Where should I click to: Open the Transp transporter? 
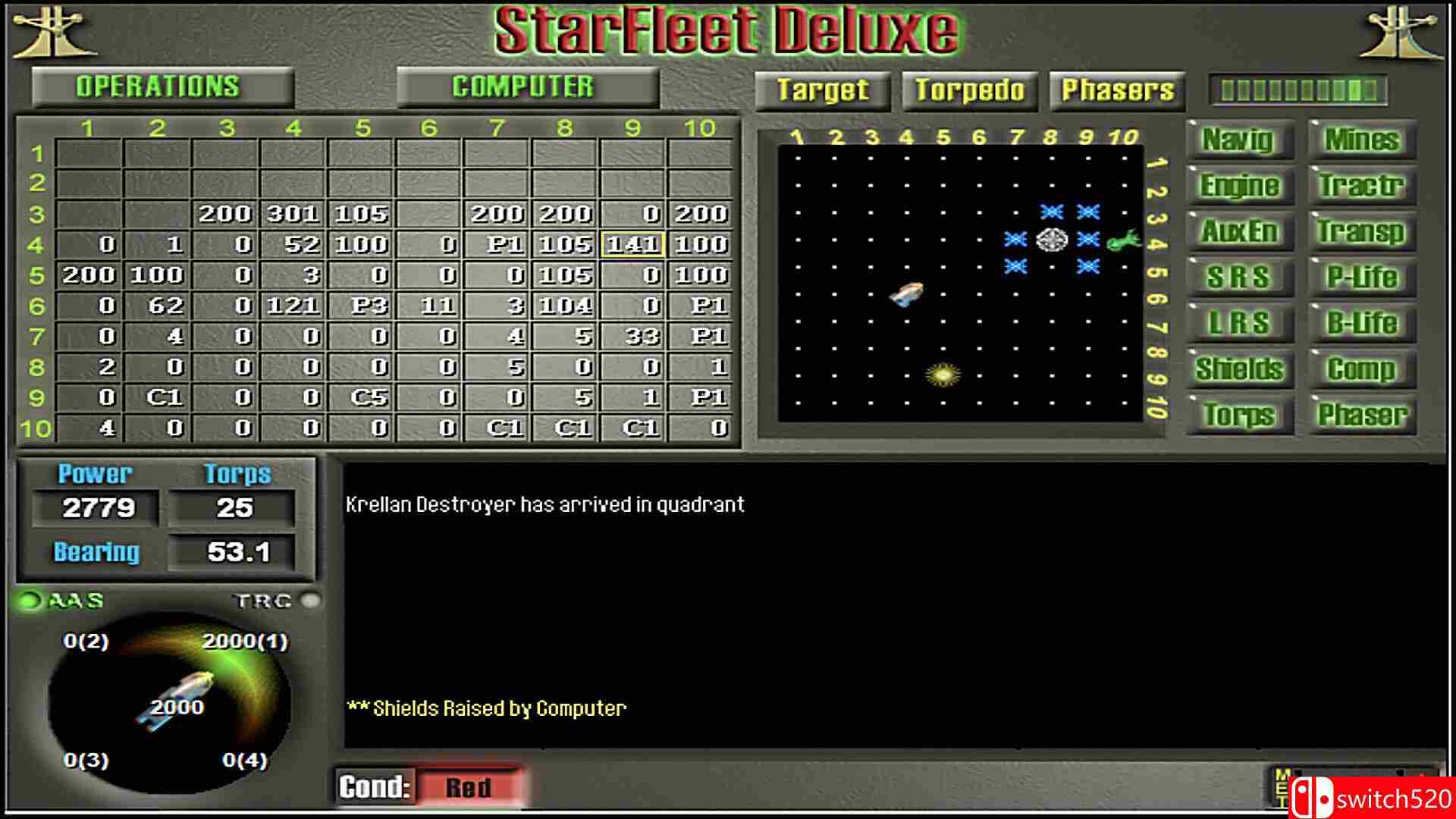[1361, 232]
